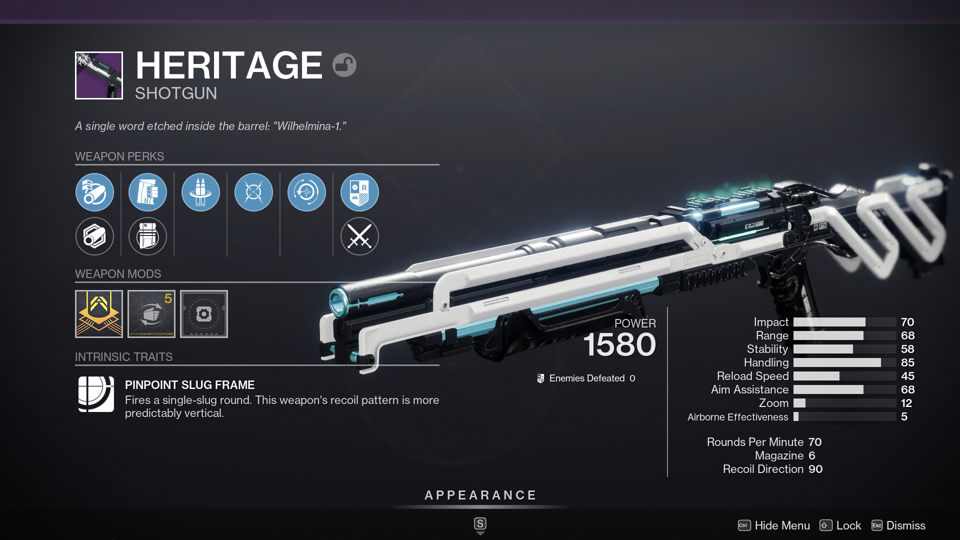The width and height of the screenshot is (960, 540).
Task: Click the Heritage weapon thumbnail icon
Action: coord(99,76)
